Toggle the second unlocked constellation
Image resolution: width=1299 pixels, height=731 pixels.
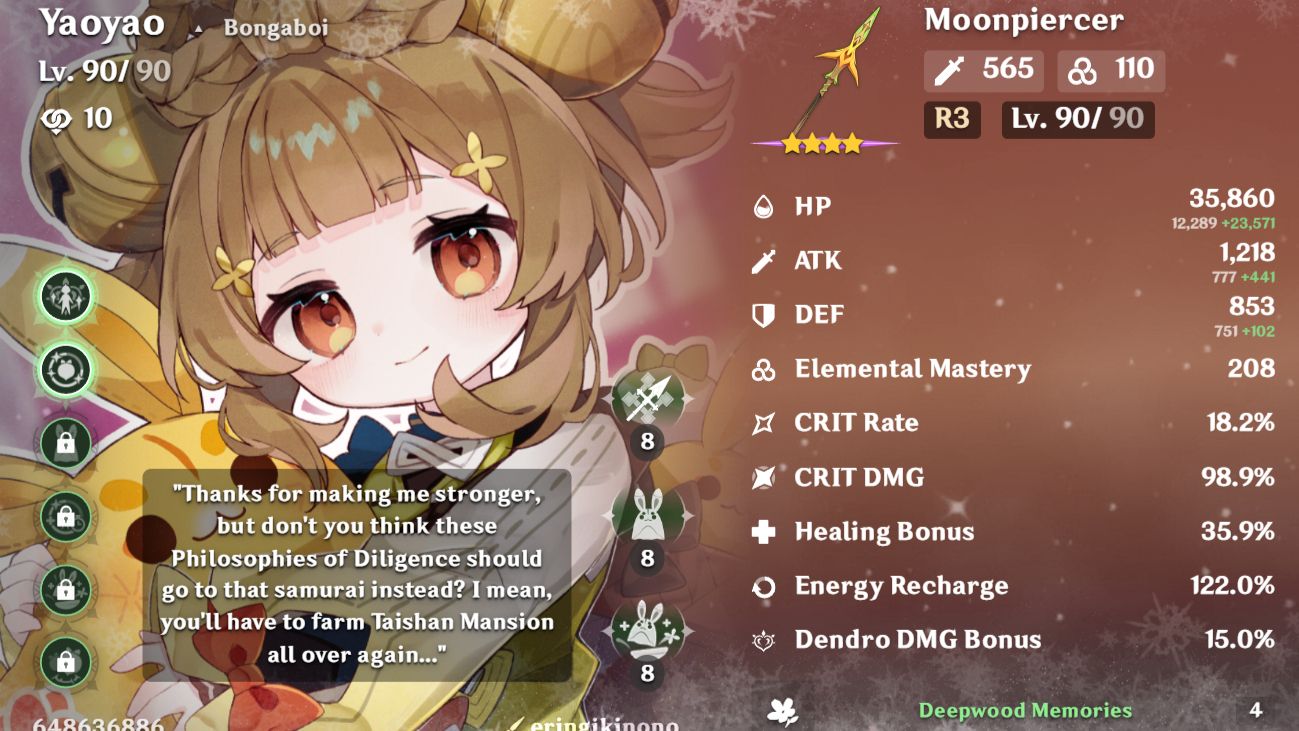[x=64, y=367]
